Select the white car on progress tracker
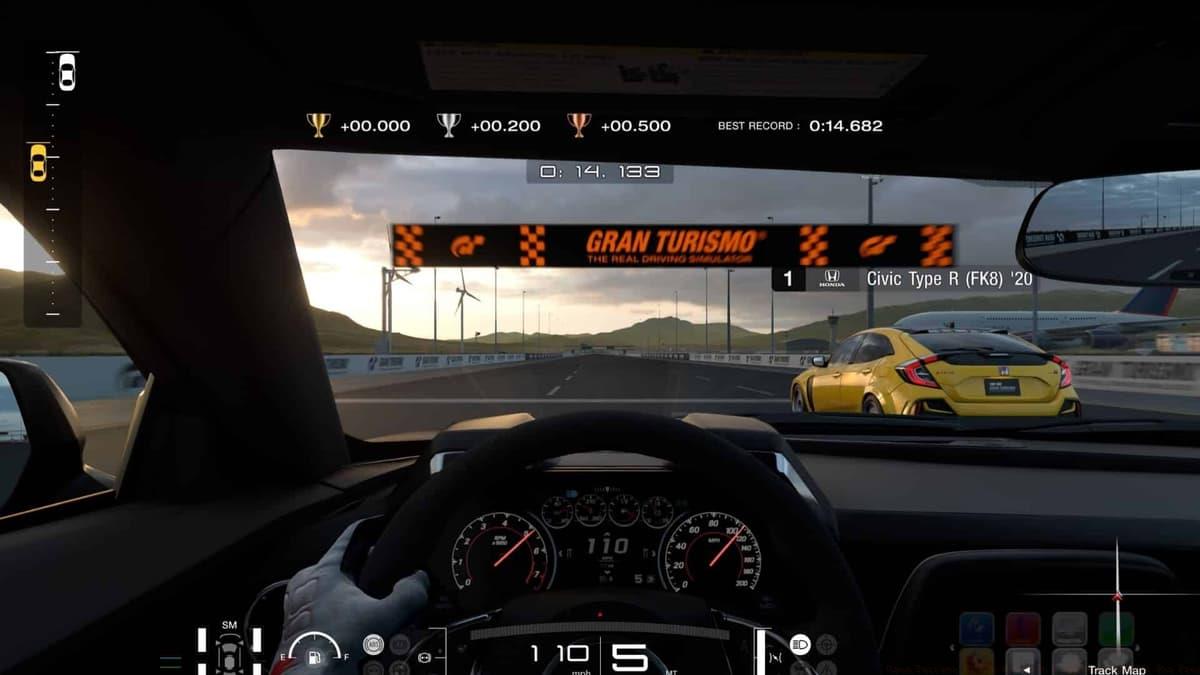 (x=66, y=71)
